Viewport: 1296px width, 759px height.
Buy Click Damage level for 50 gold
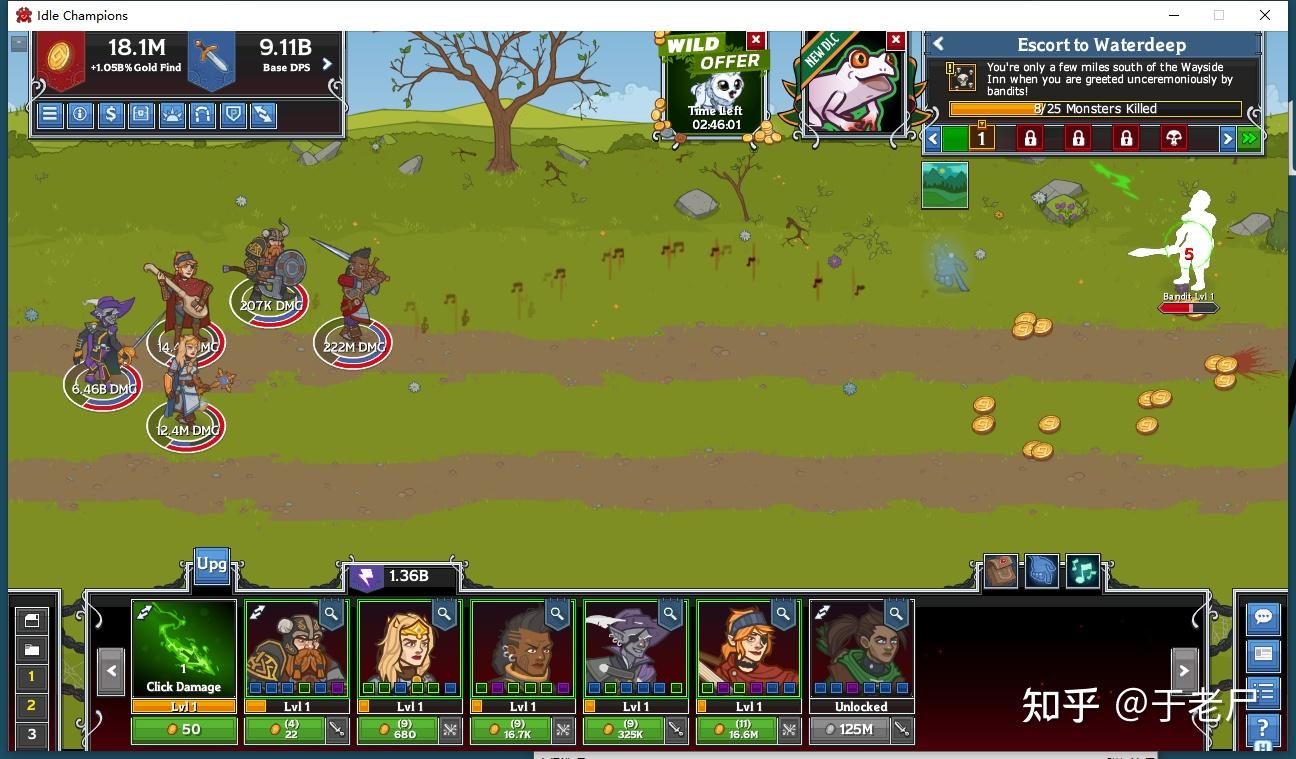(x=185, y=730)
